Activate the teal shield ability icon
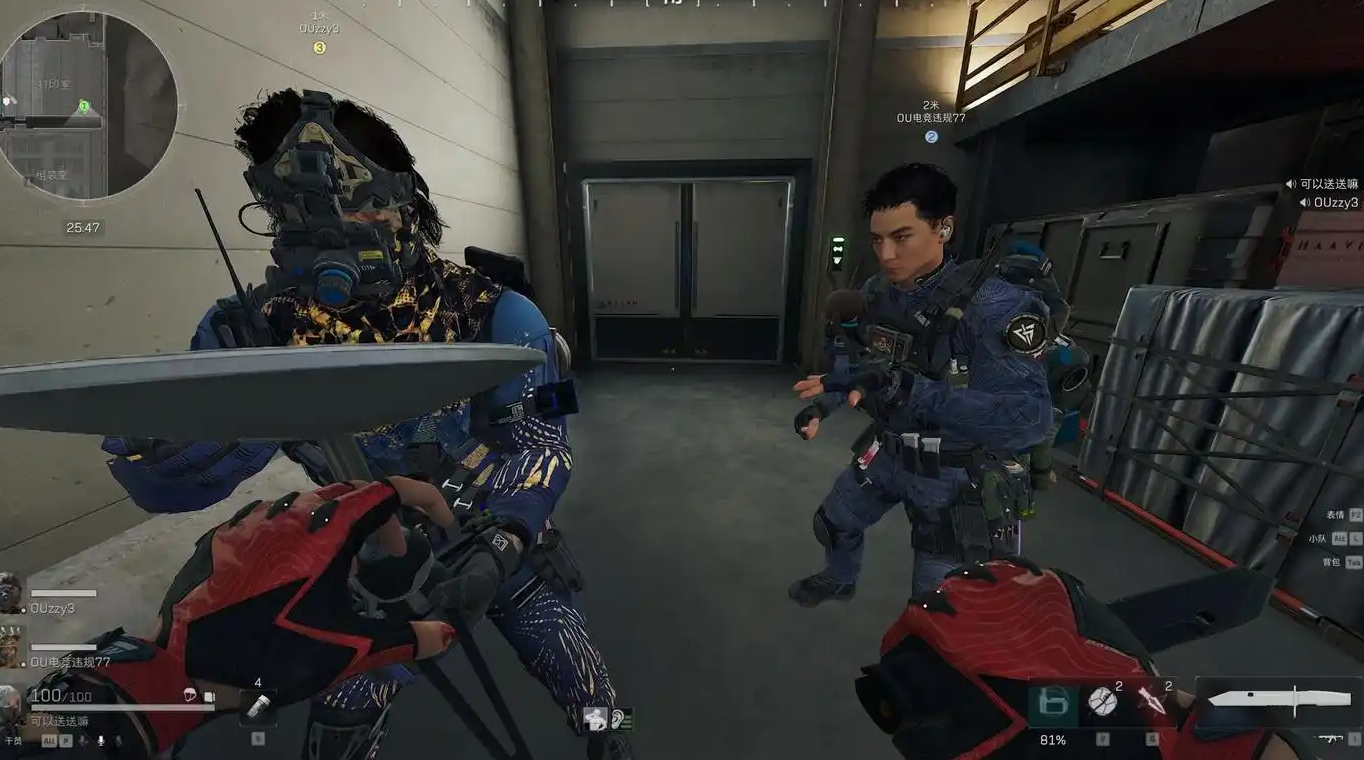Screen dimensions: 1364x760 (1052, 705)
